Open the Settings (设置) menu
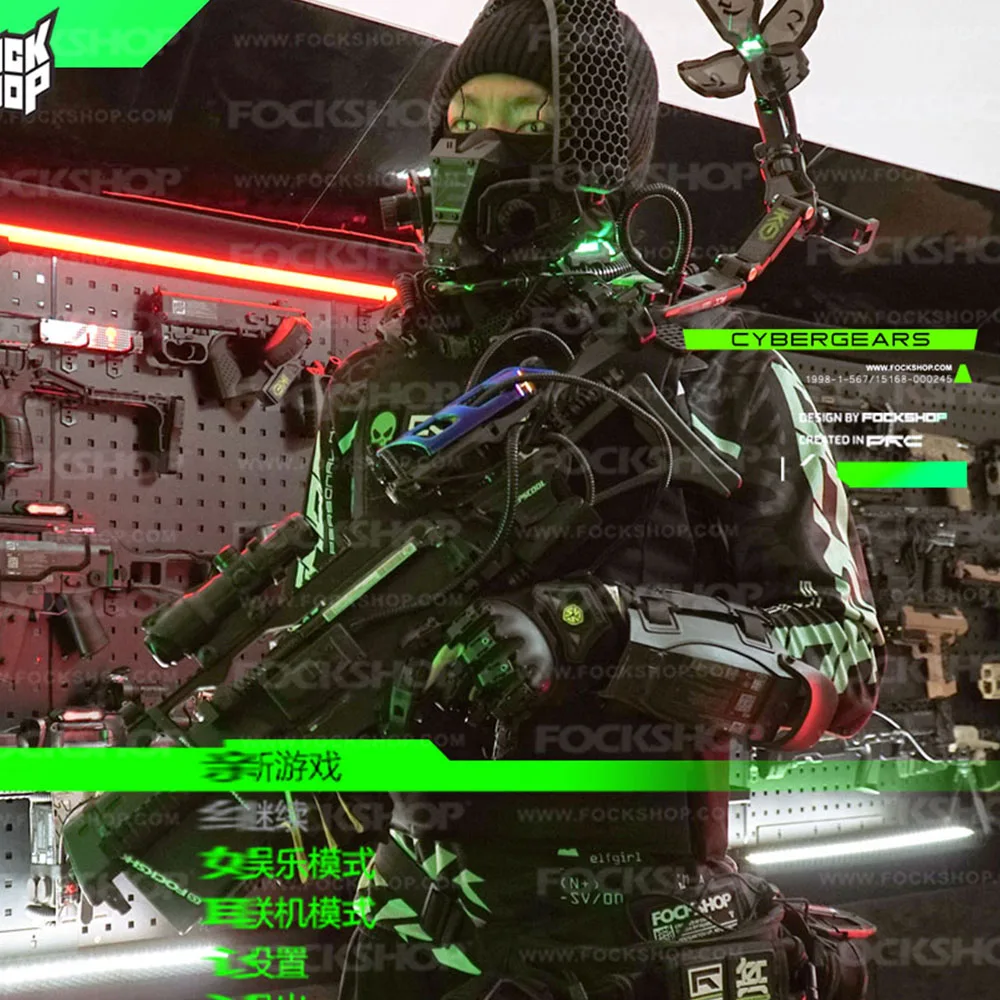This screenshot has width=1000, height=1000. (x=260, y=961)
